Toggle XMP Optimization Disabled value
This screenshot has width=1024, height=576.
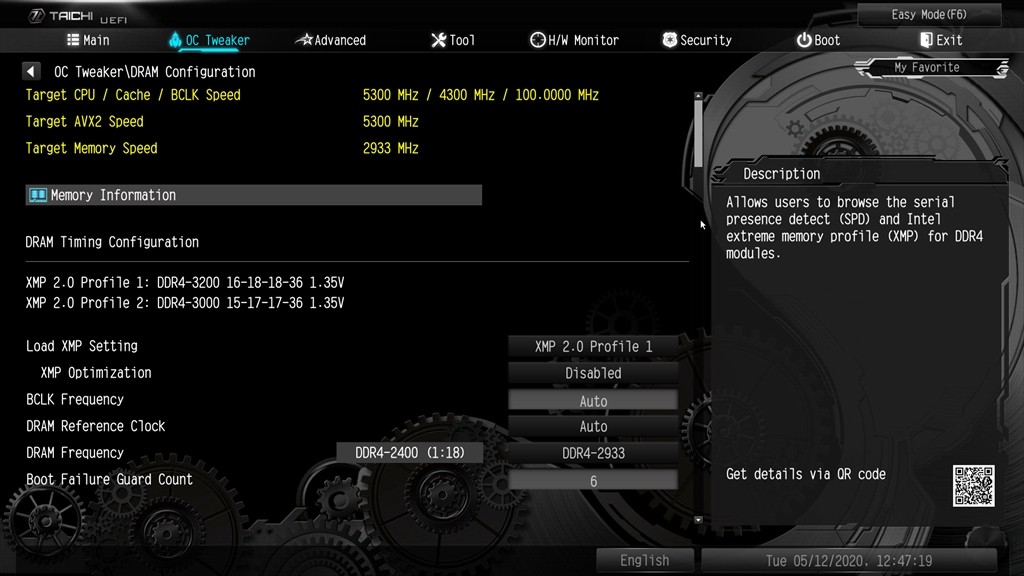[593, 373]
